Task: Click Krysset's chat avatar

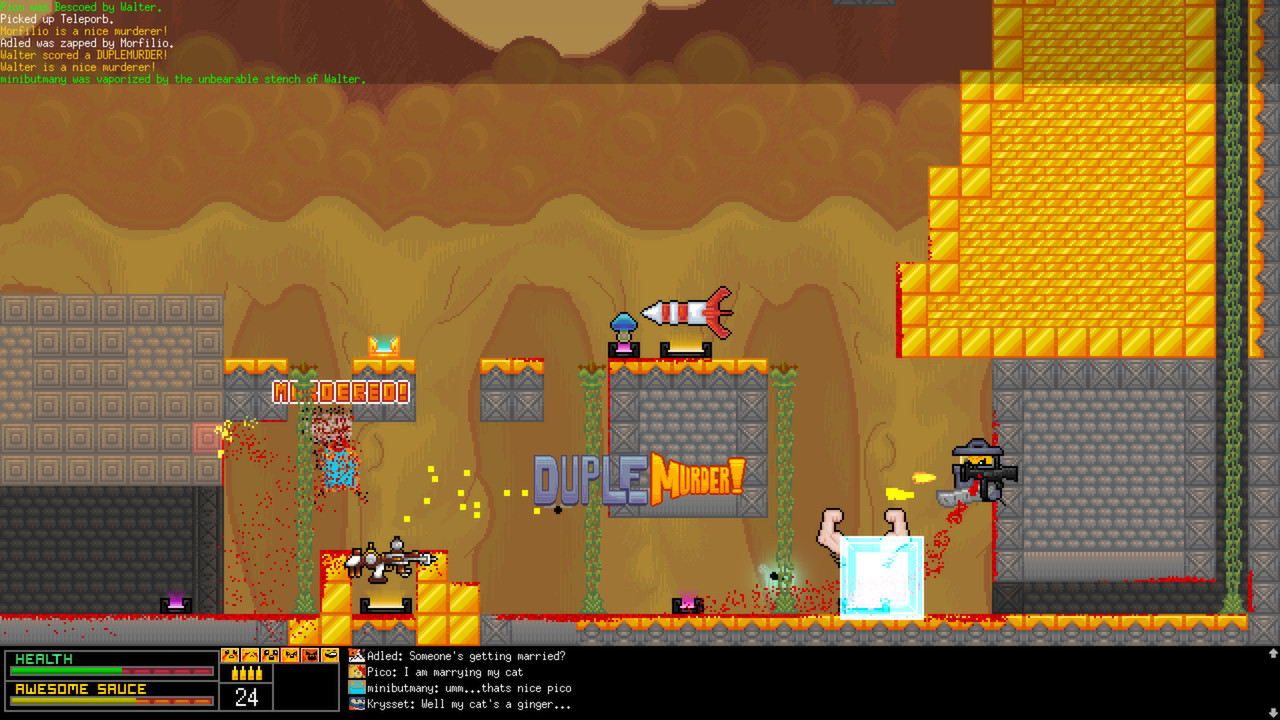Action: [x=355, y=705]
